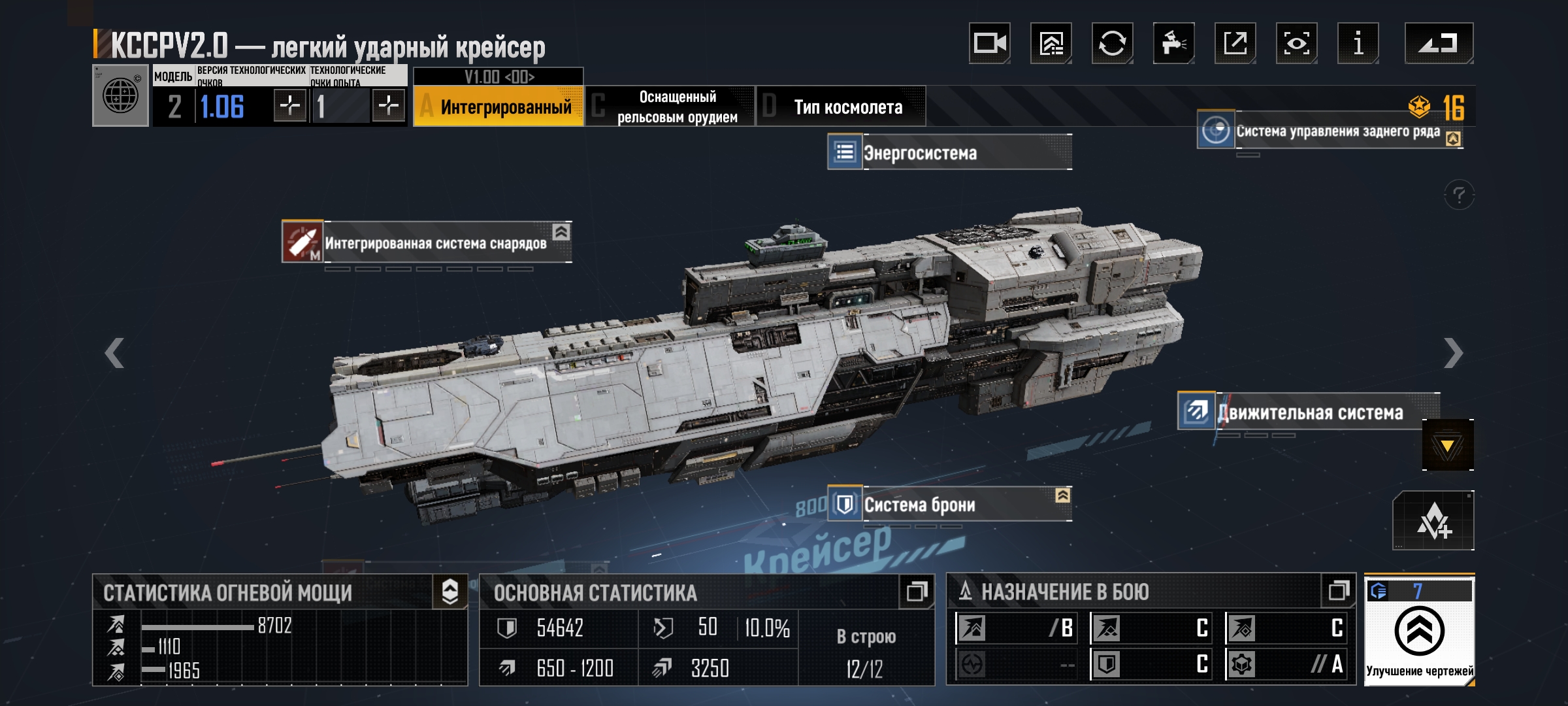Show the previous ship with left arrow
This screenshot has height=706, width=1568.
114,353
